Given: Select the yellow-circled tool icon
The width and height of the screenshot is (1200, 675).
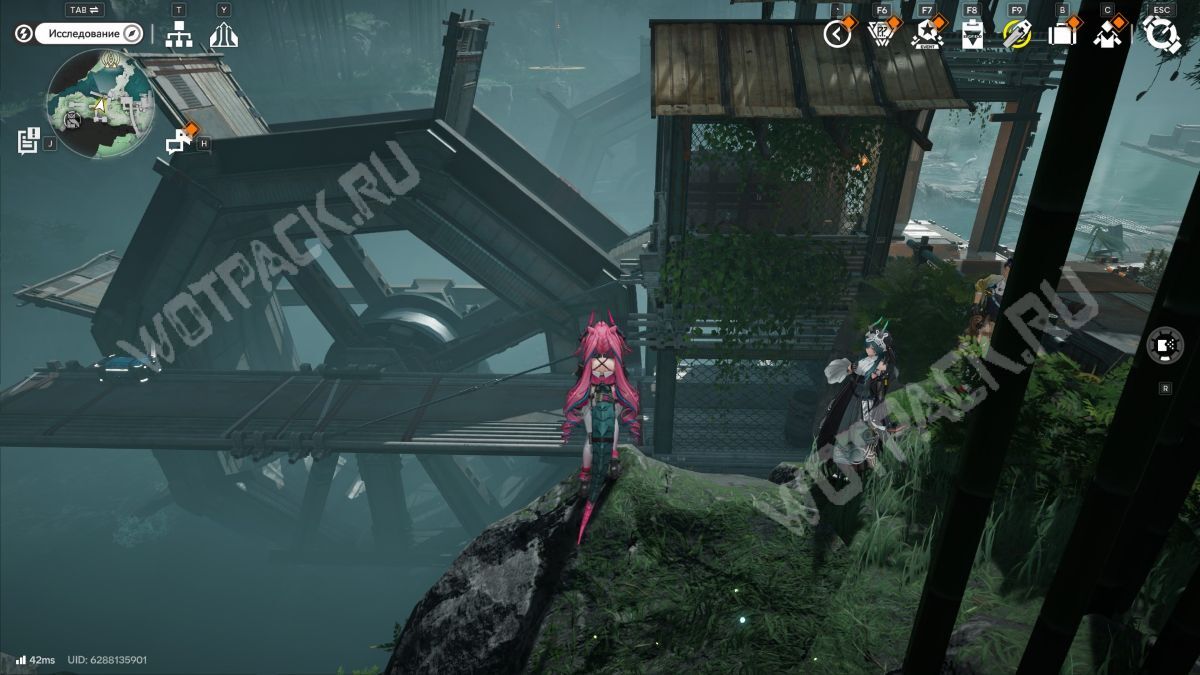Looking at the screenshot, I should pos(1017,35).
